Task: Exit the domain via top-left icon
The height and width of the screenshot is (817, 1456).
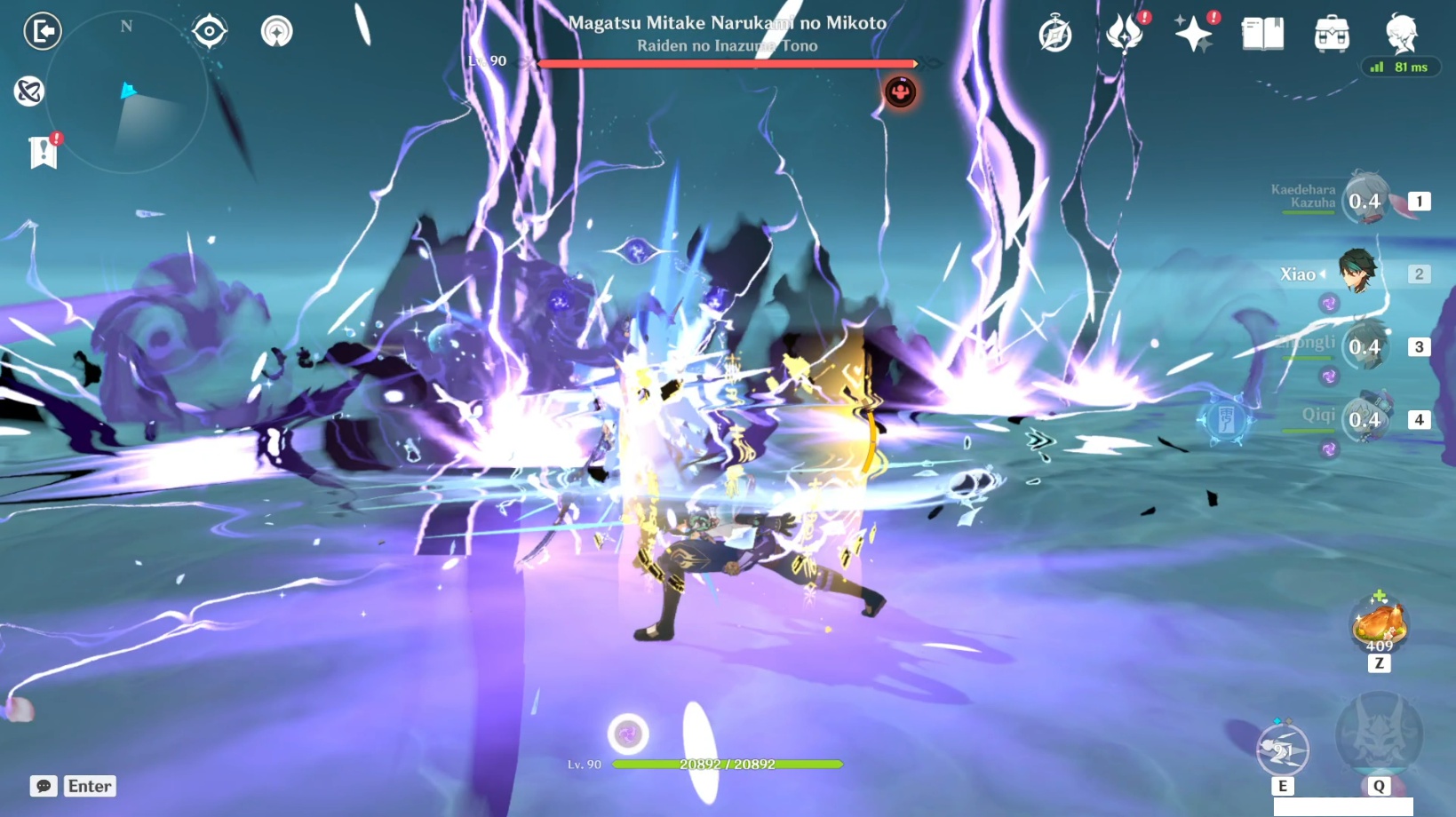Action: (42, 31)
